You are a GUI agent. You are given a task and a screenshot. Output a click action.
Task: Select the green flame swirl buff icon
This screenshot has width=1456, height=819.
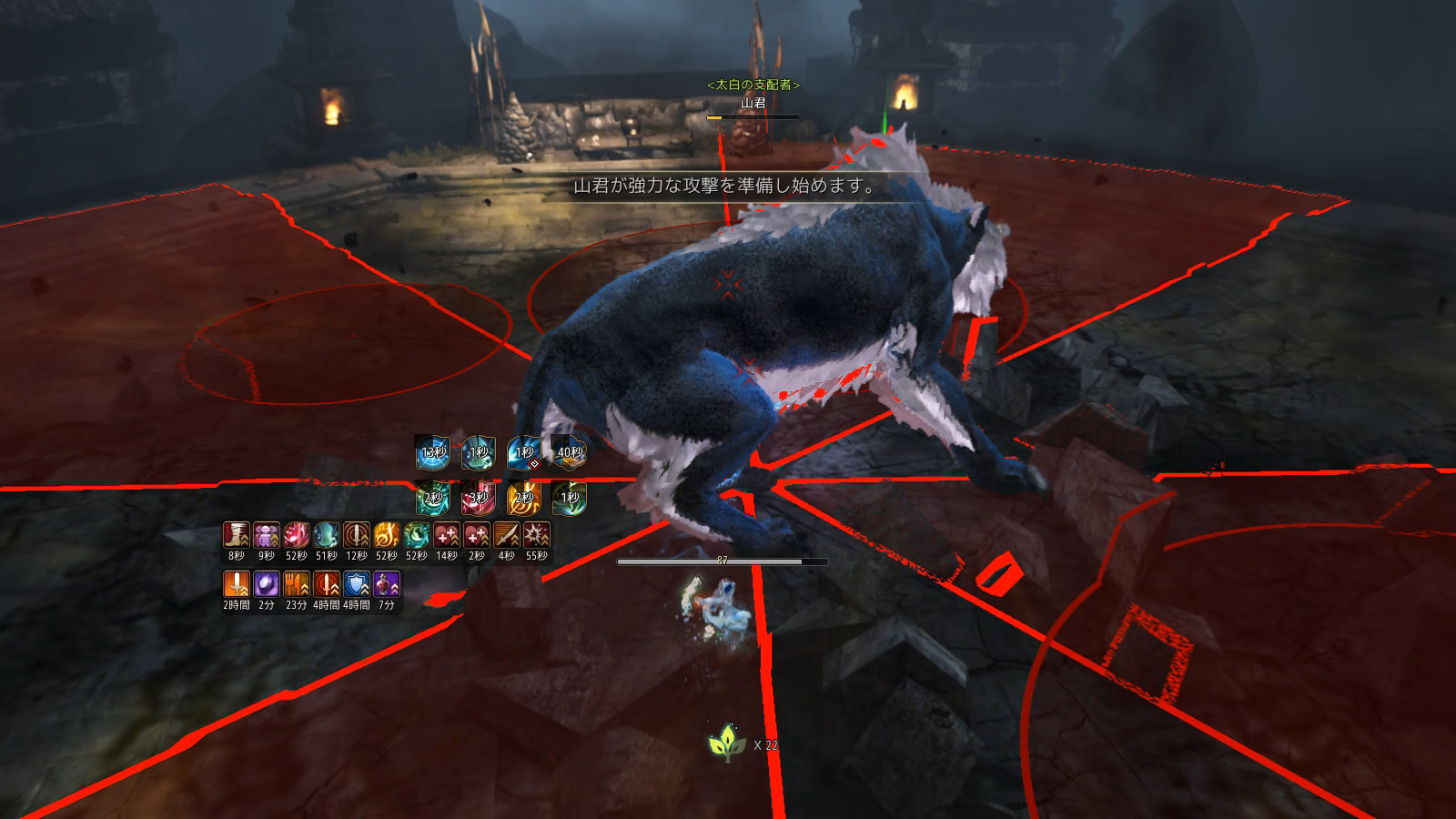417,535
